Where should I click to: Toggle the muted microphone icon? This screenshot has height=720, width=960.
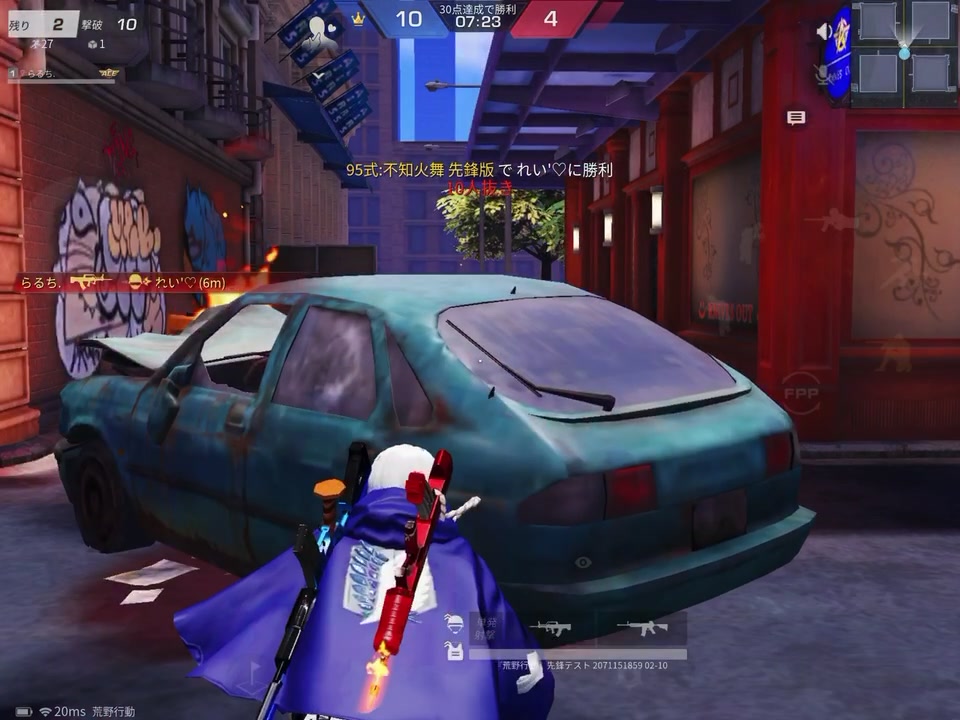coord(824,73)
